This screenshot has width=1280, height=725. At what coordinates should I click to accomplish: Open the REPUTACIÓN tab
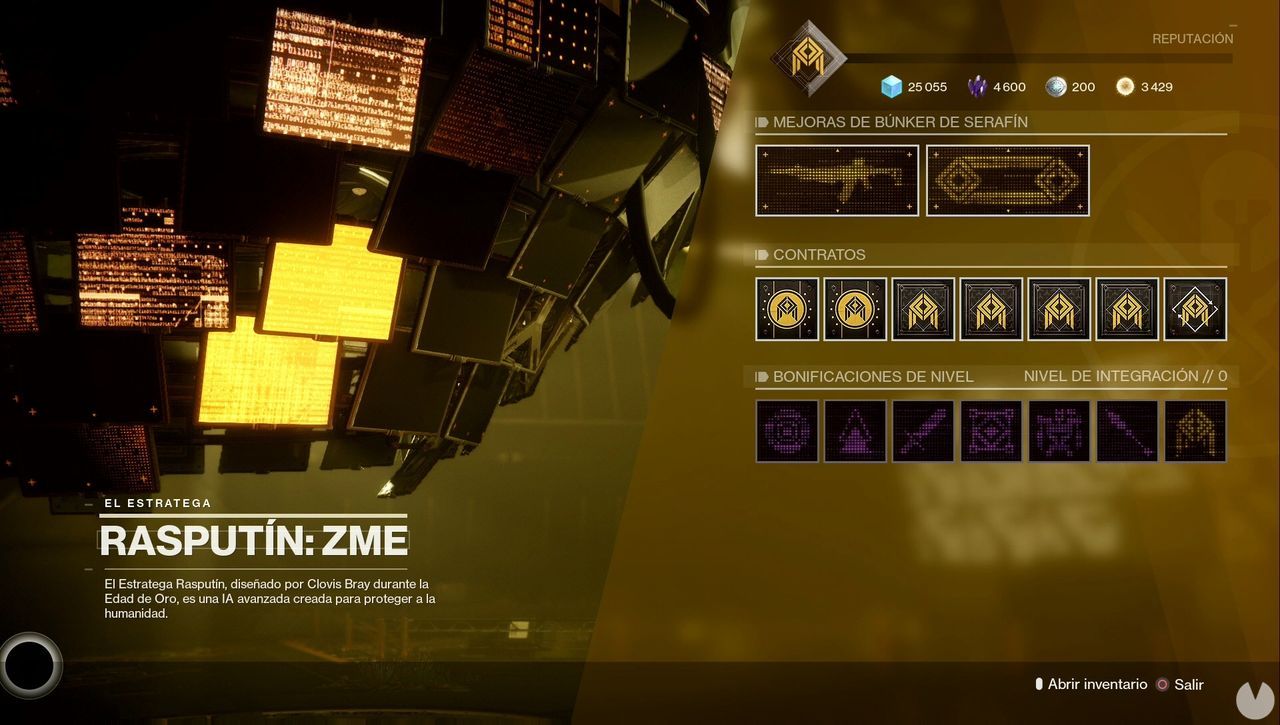coord(1193,38)
